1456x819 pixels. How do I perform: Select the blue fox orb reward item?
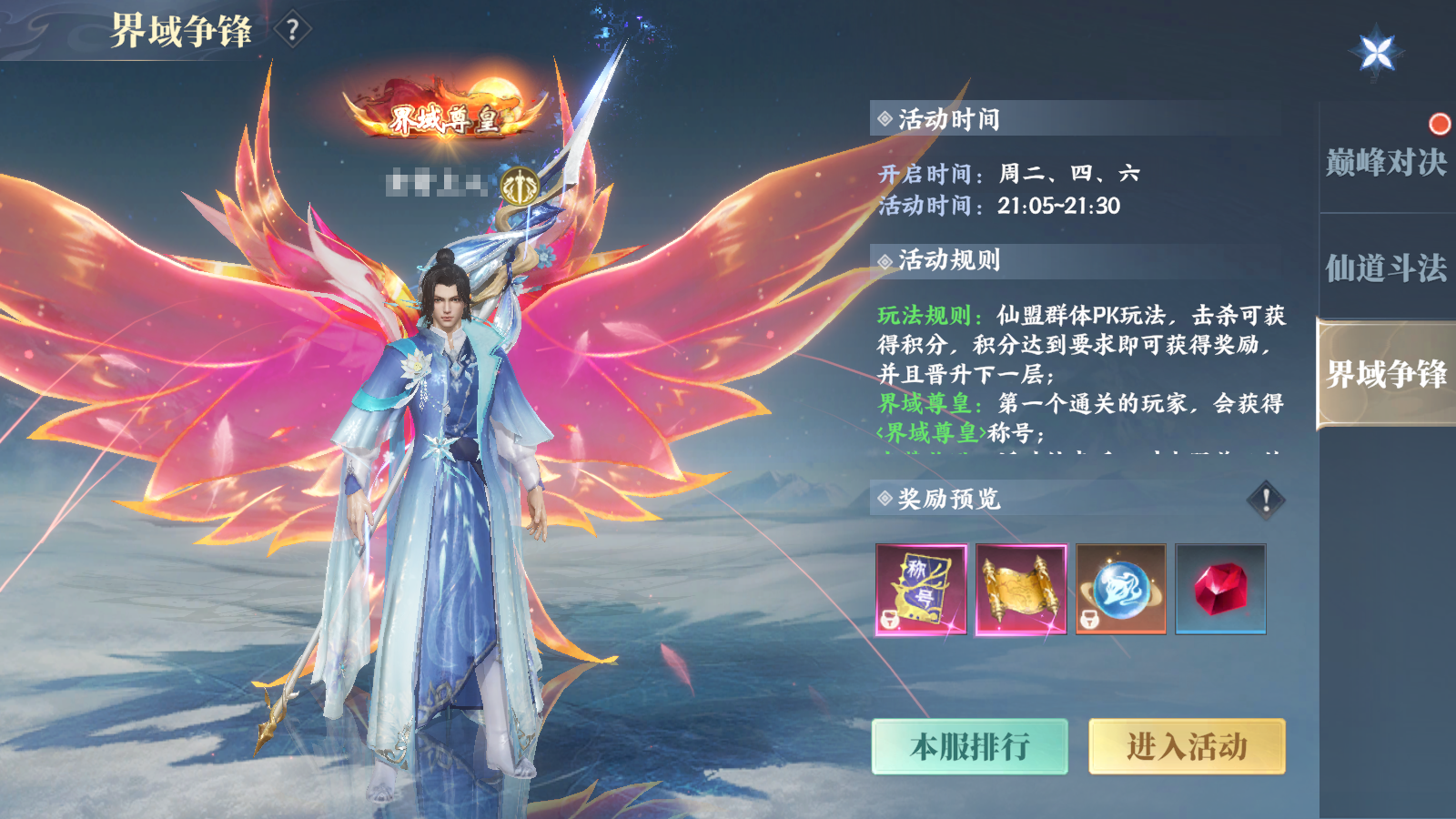(x=1120, y=587)
